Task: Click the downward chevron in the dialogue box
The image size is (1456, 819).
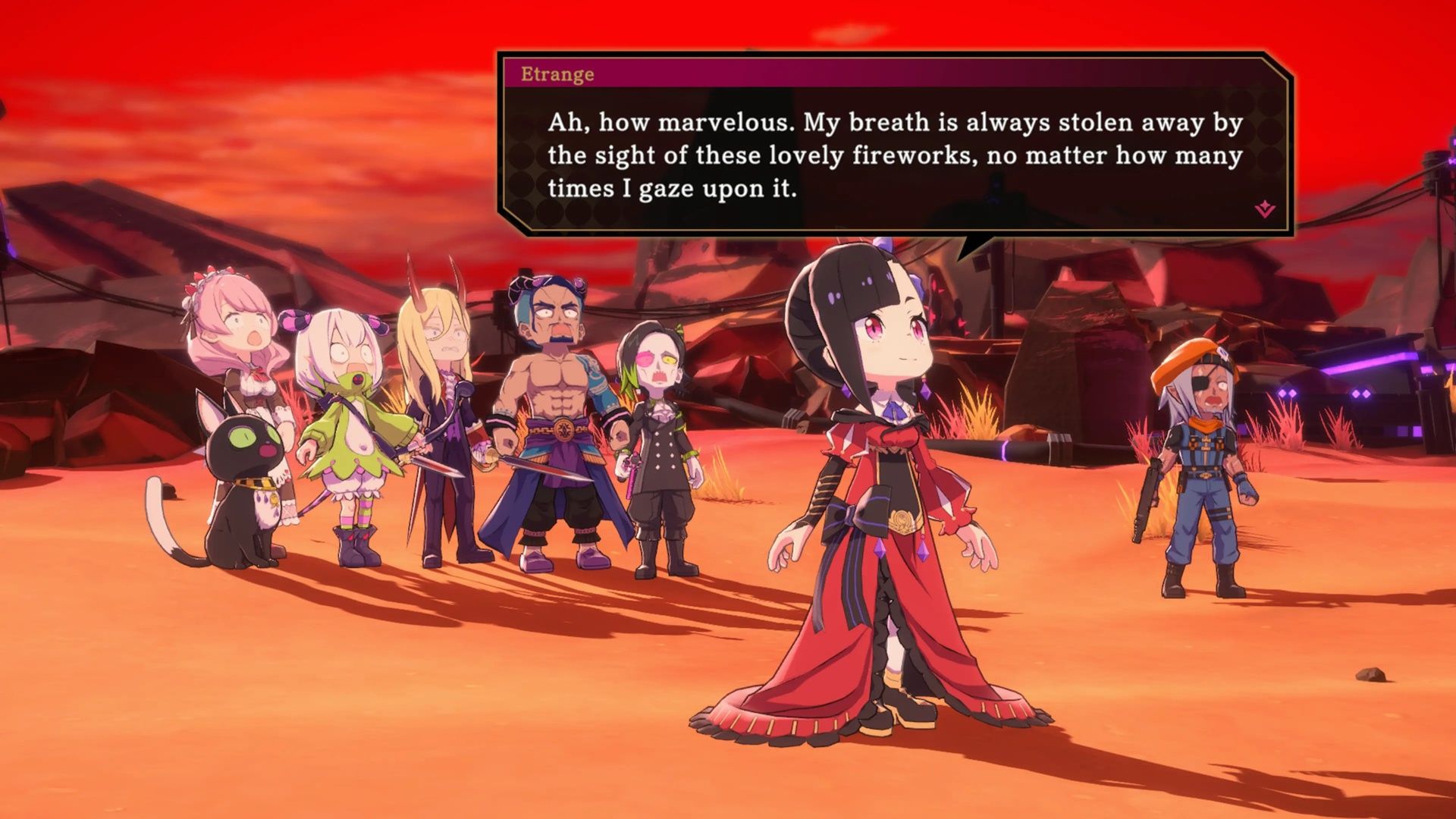Action: [1265, 206]
